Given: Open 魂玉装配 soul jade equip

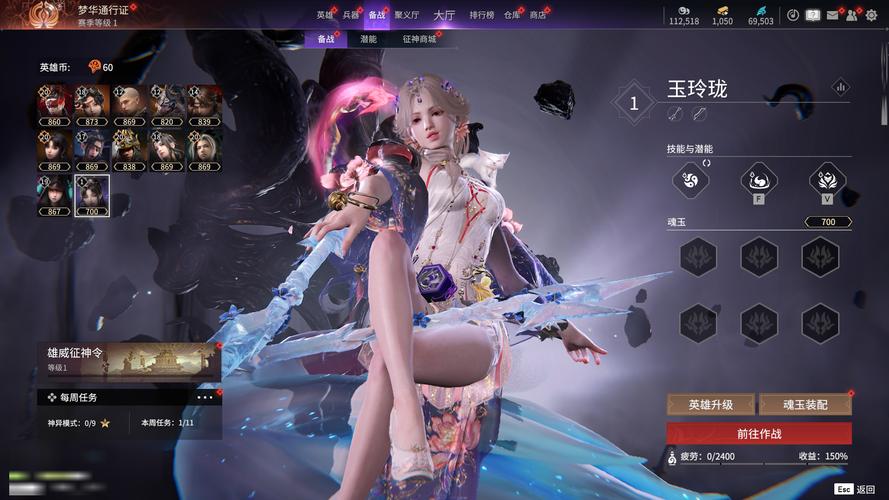Looking at the screenshot, I should point(805,405).
